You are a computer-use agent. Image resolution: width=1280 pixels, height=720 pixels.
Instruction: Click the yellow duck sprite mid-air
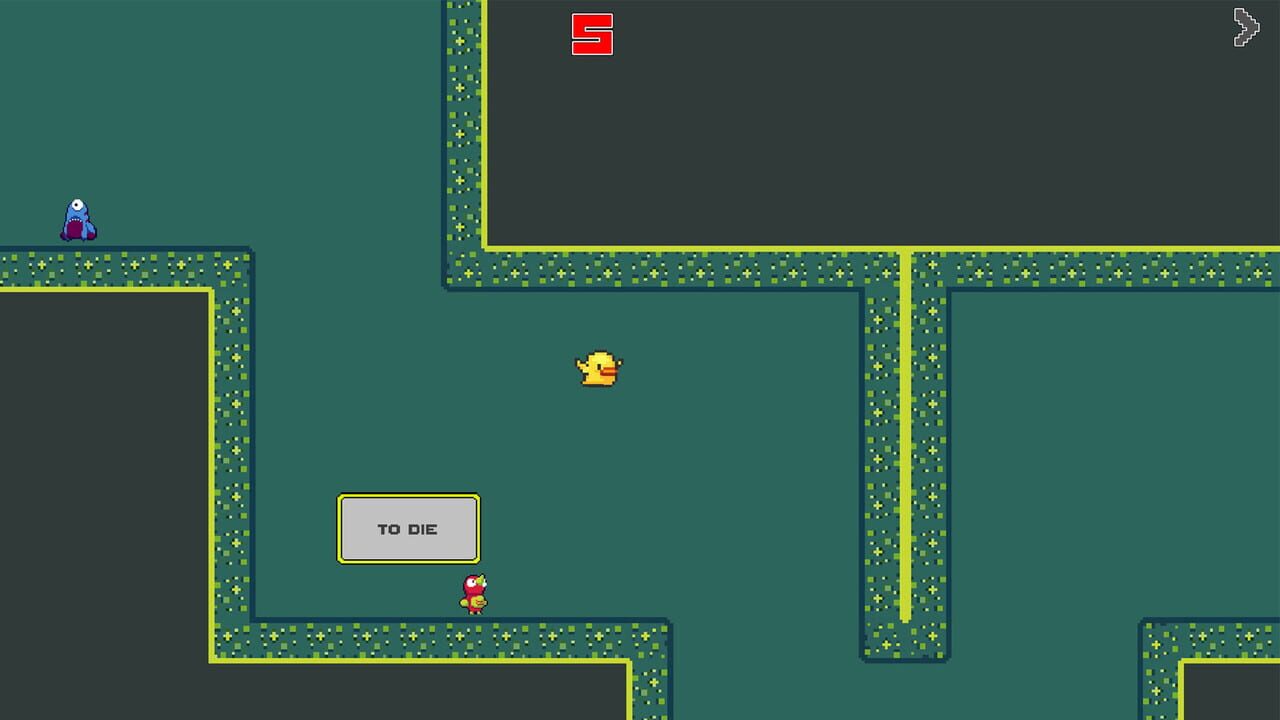600,370
